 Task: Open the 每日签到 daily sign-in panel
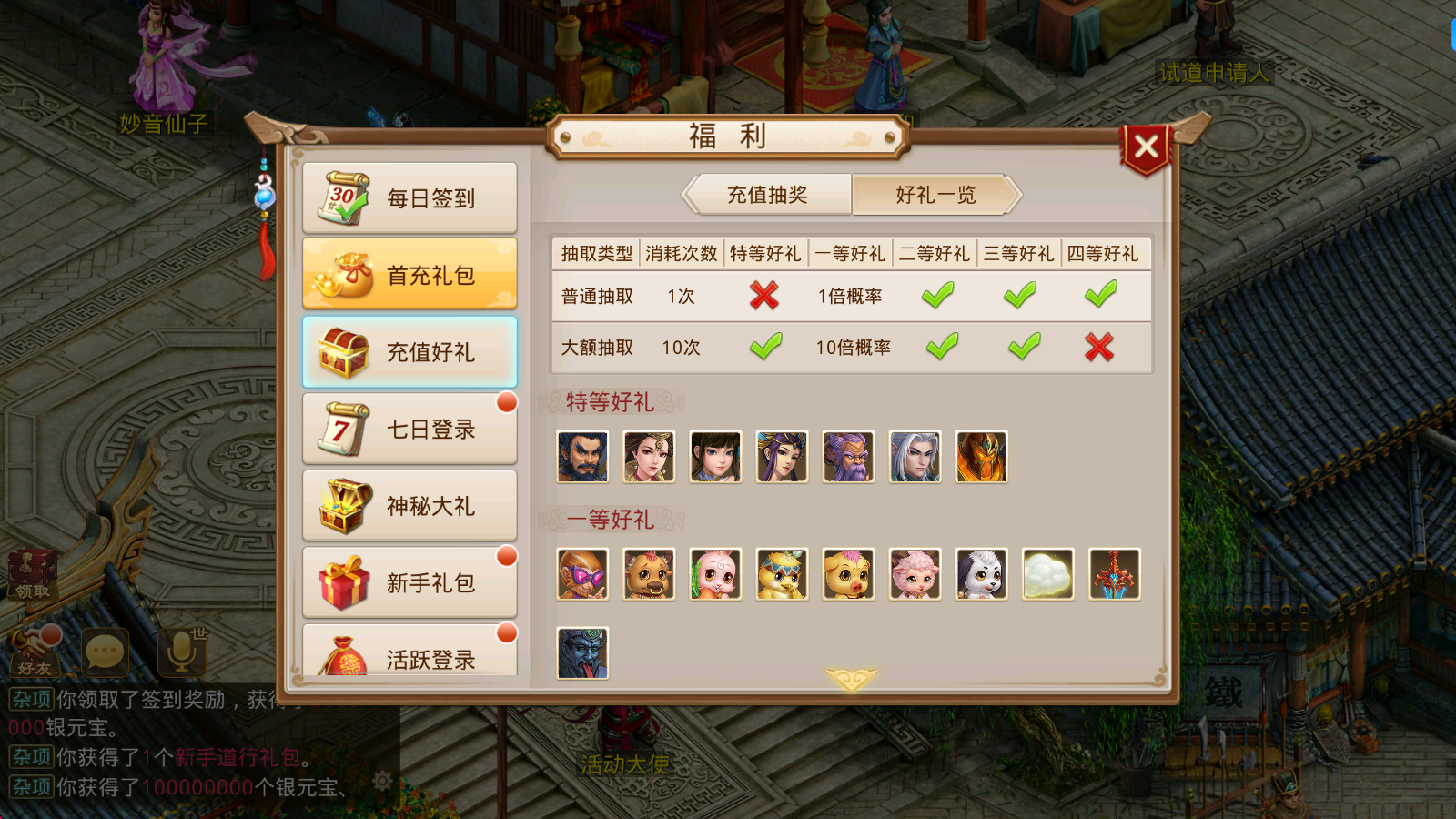tap(409, 197)
